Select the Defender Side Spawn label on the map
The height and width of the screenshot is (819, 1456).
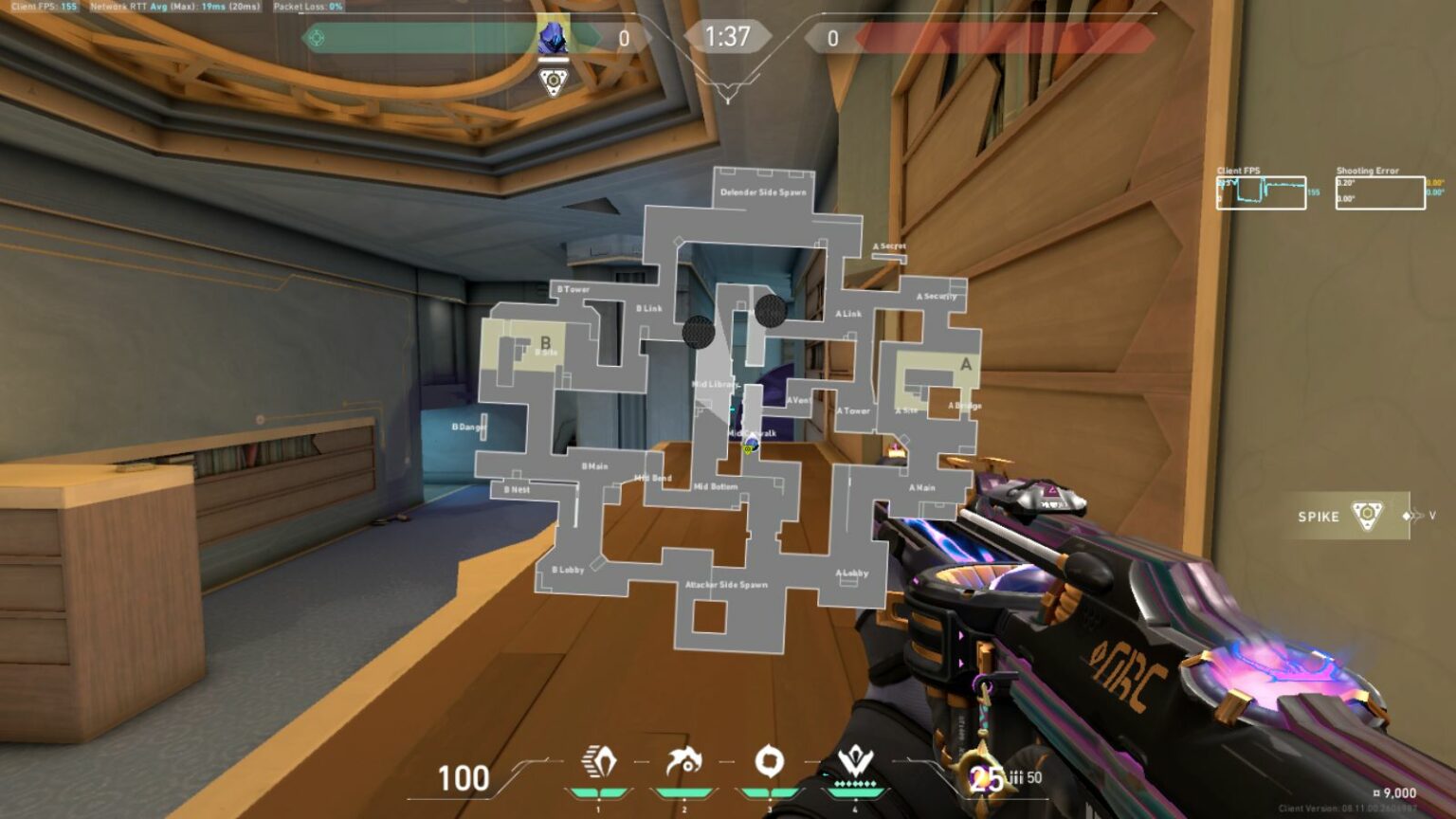pyautogui.click(x=764, y=191)
